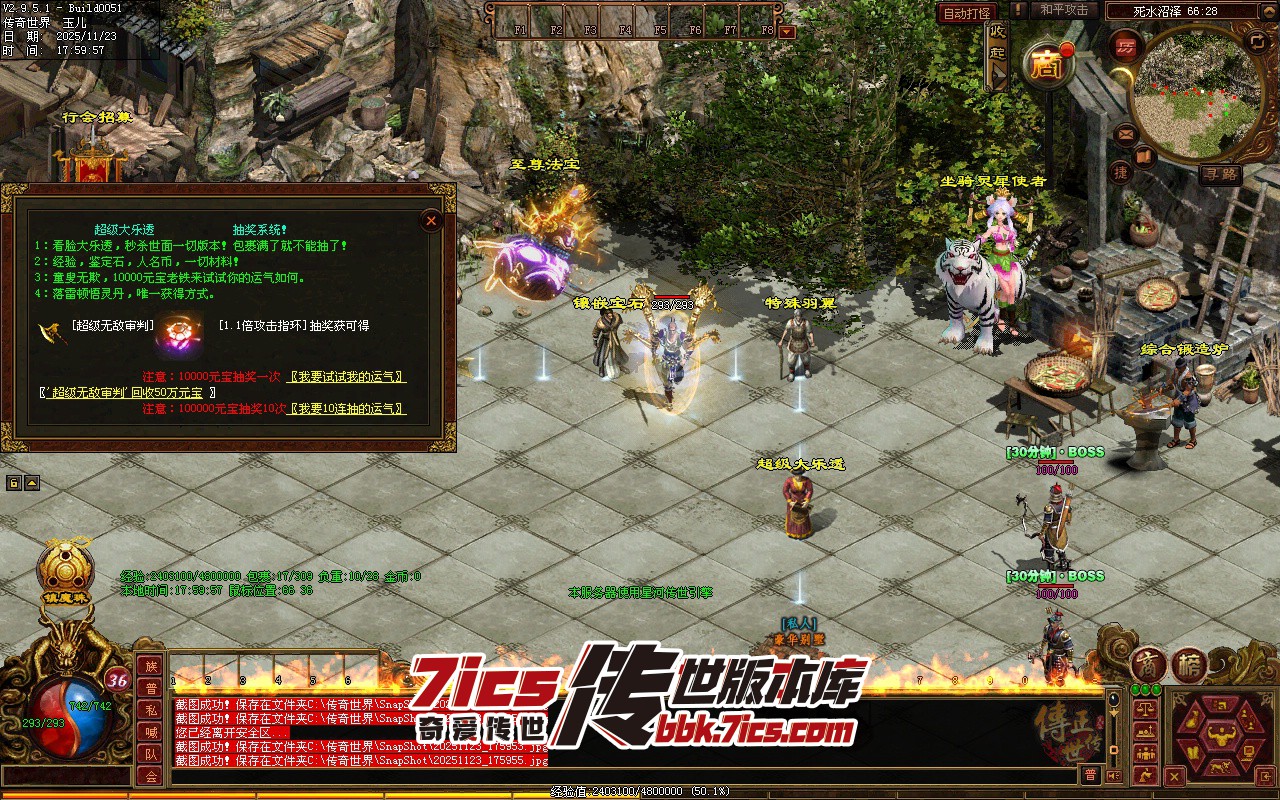1280x800 pixels.
Task: Open the 捷 shortcut icon
Action: pyautogui.click(x=1122, y=172)
